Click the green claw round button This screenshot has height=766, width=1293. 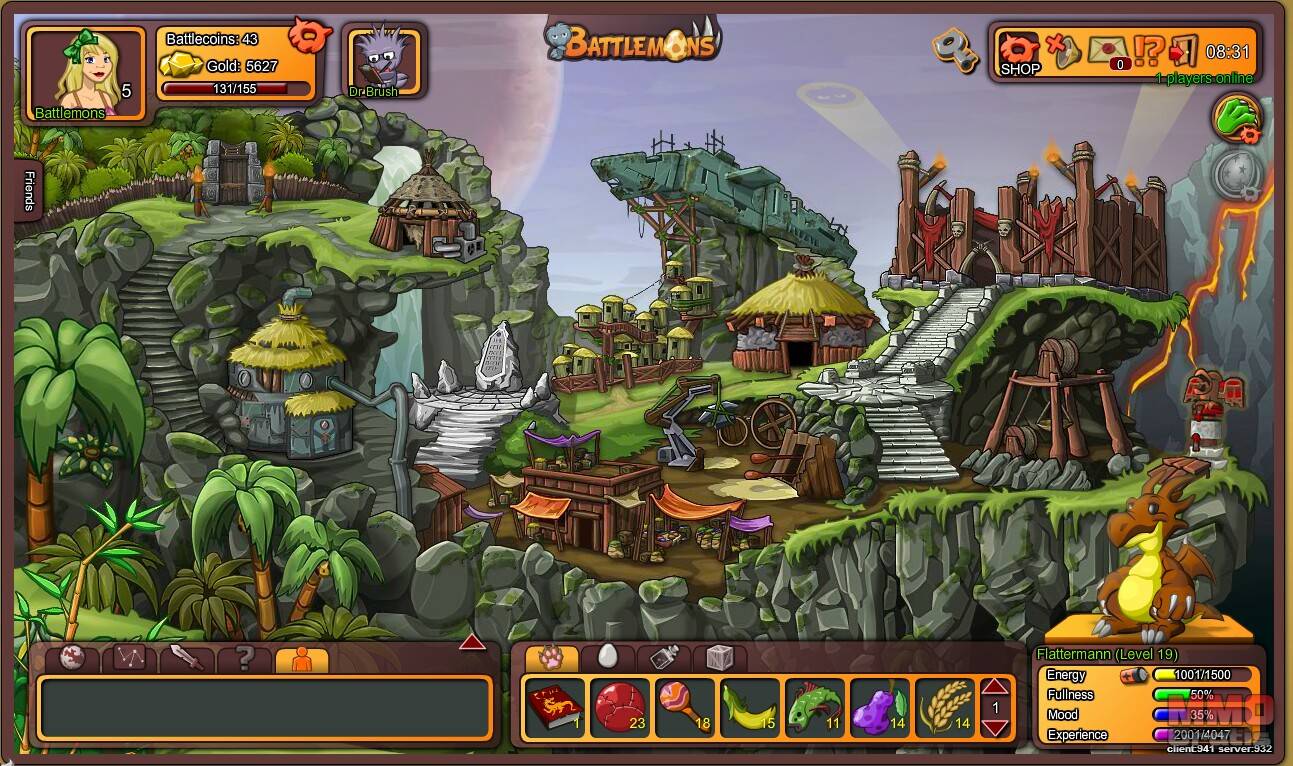[1238, 118]
